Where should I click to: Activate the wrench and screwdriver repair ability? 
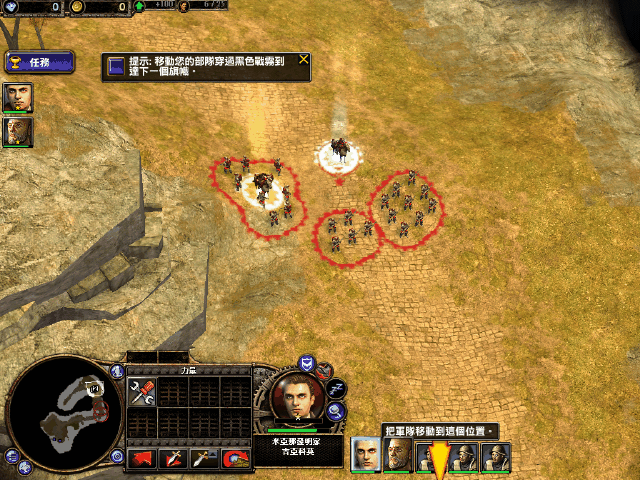(x=141, y=392)
